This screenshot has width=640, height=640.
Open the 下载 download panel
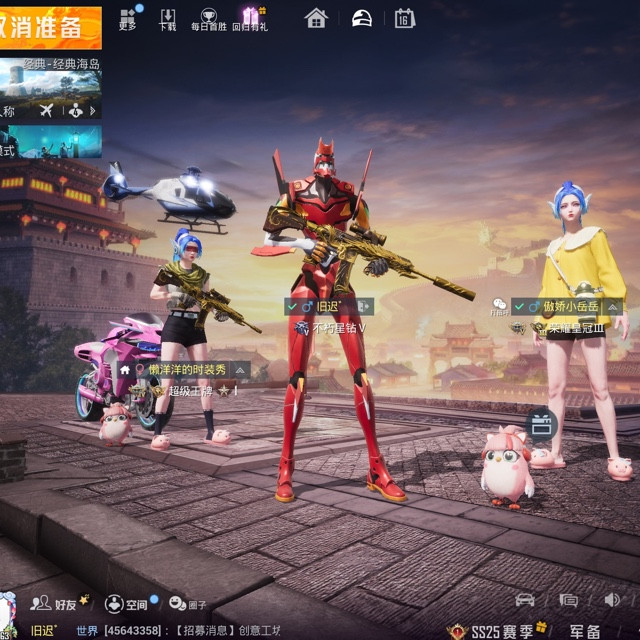click(168, 19)
